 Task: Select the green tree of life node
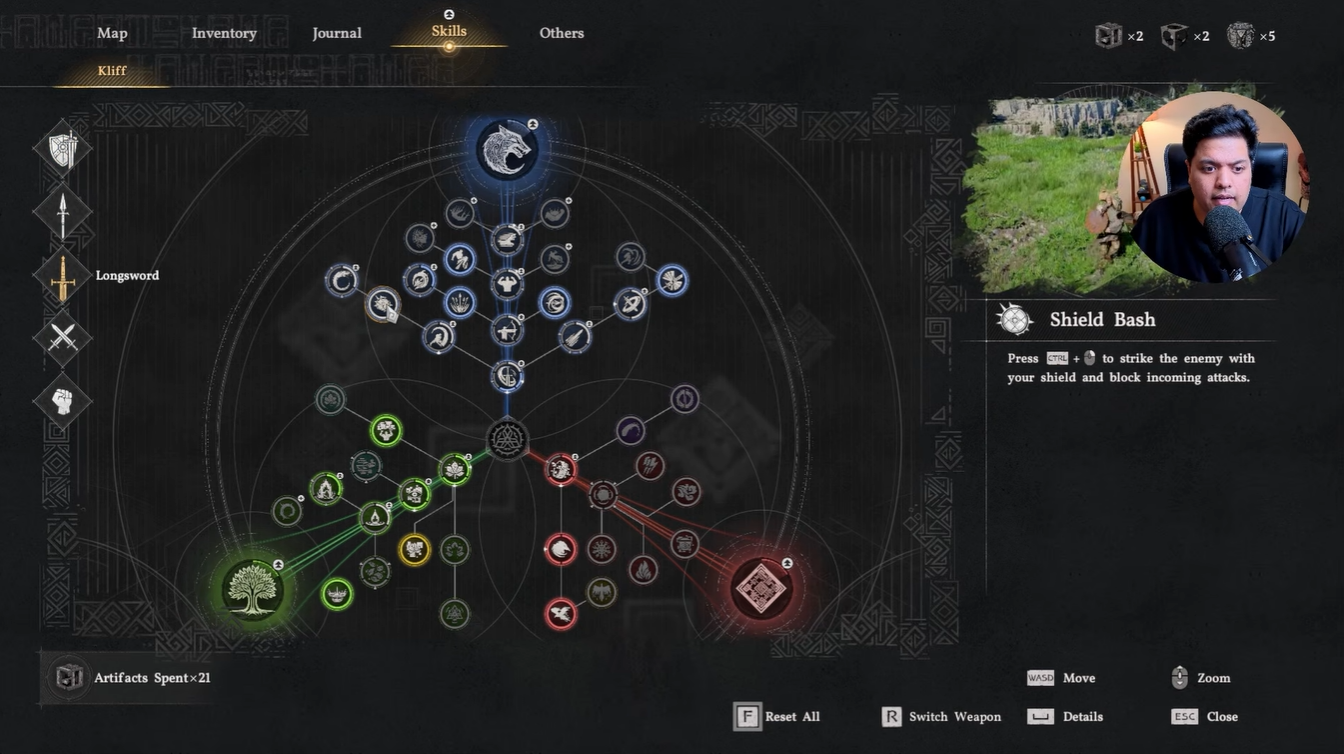253,589
